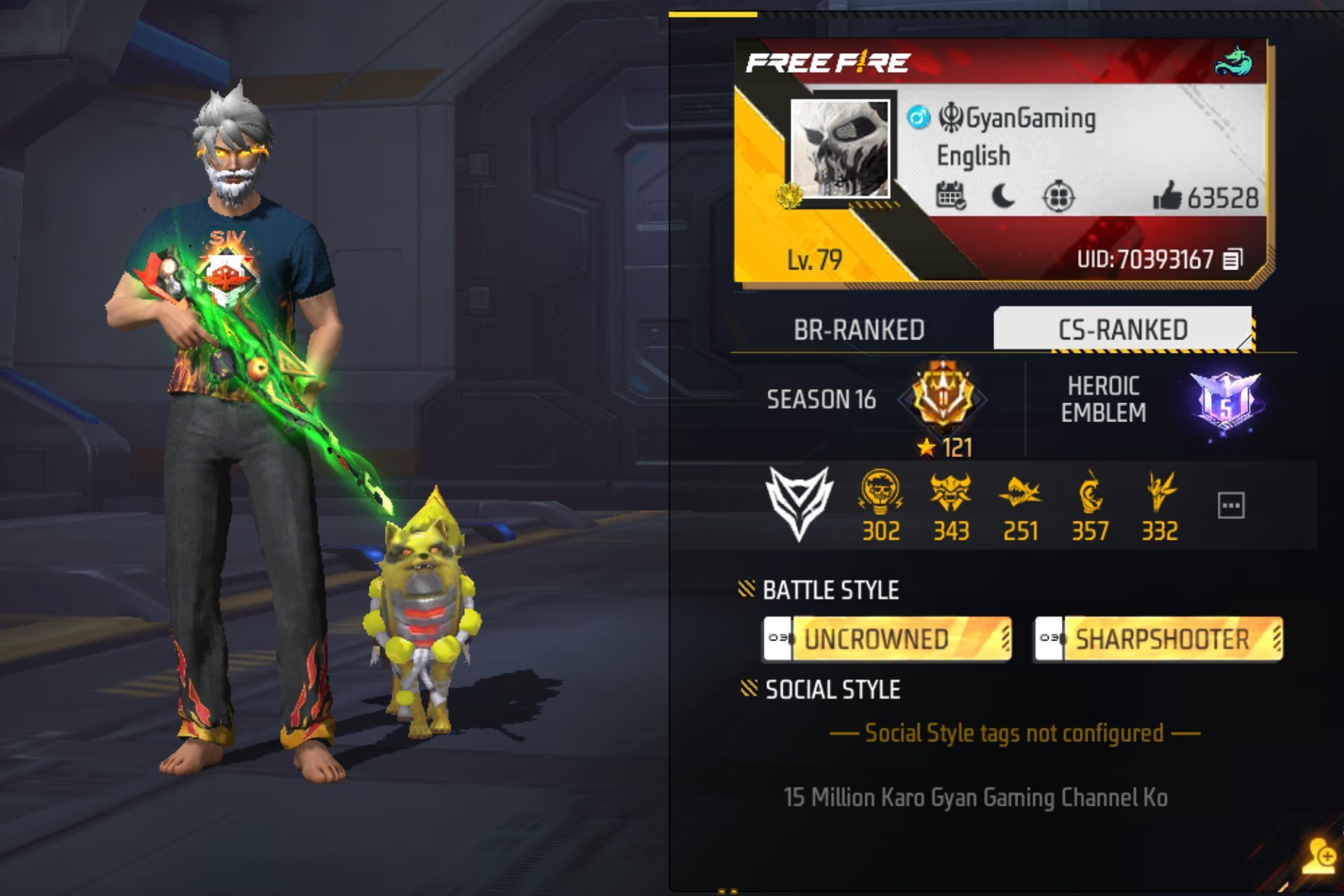Copy the UID with the copy icon
Image resolution: width=1344 pixels, height=896 pixels.
[x=1233, y=260]
